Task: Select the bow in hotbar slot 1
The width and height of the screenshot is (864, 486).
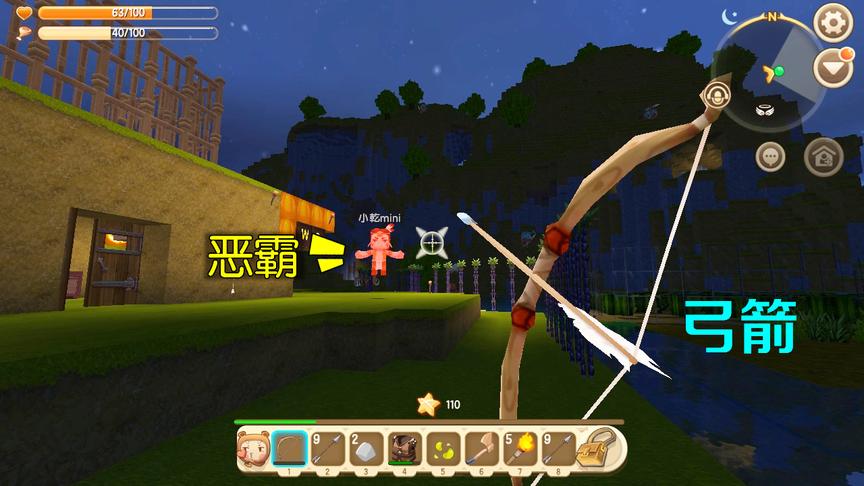Action: [289, 449]
